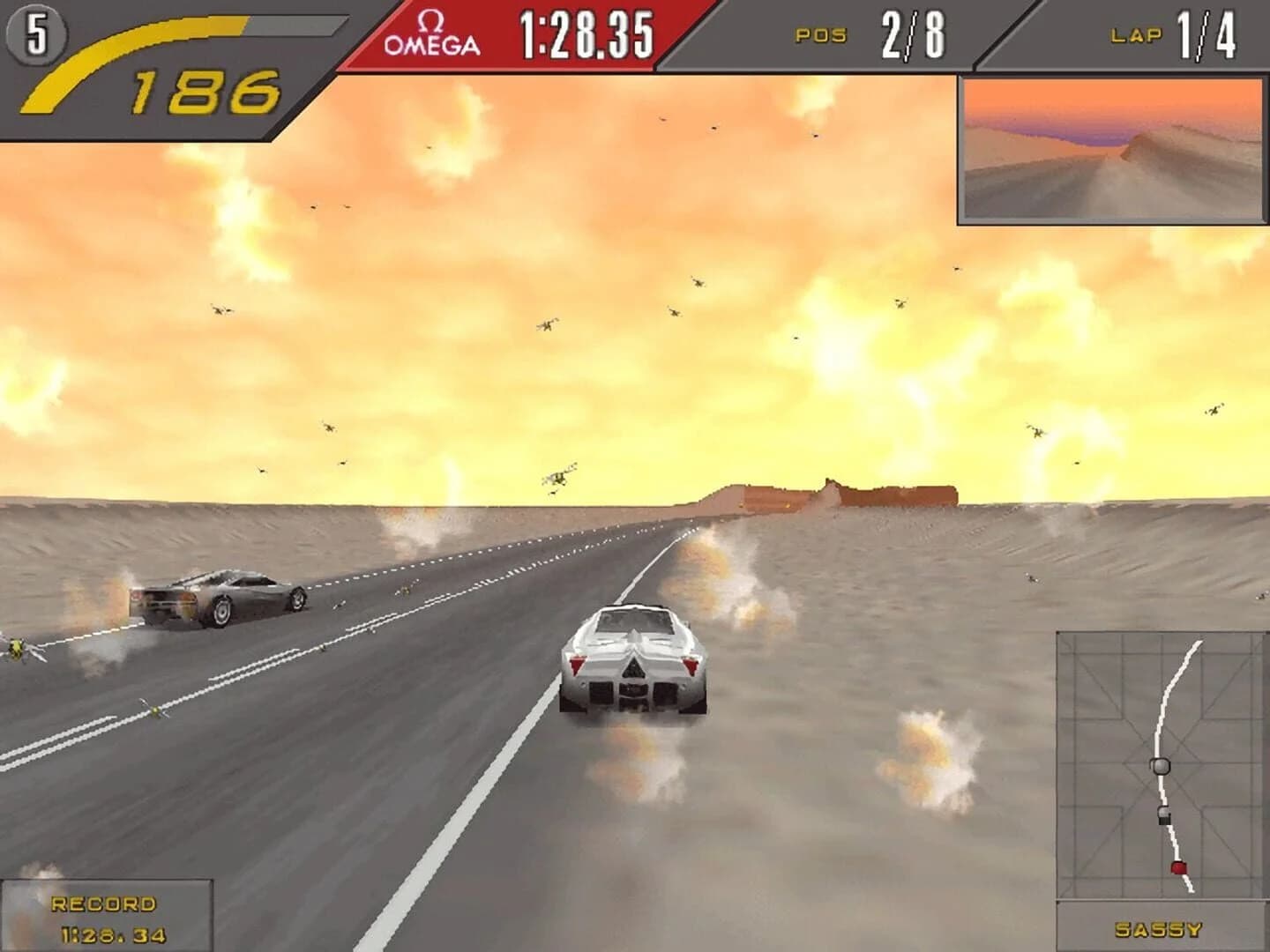Click the Omega logo on the race timer
Viewport: 1270px width, 952px height.
pos(432,29)
